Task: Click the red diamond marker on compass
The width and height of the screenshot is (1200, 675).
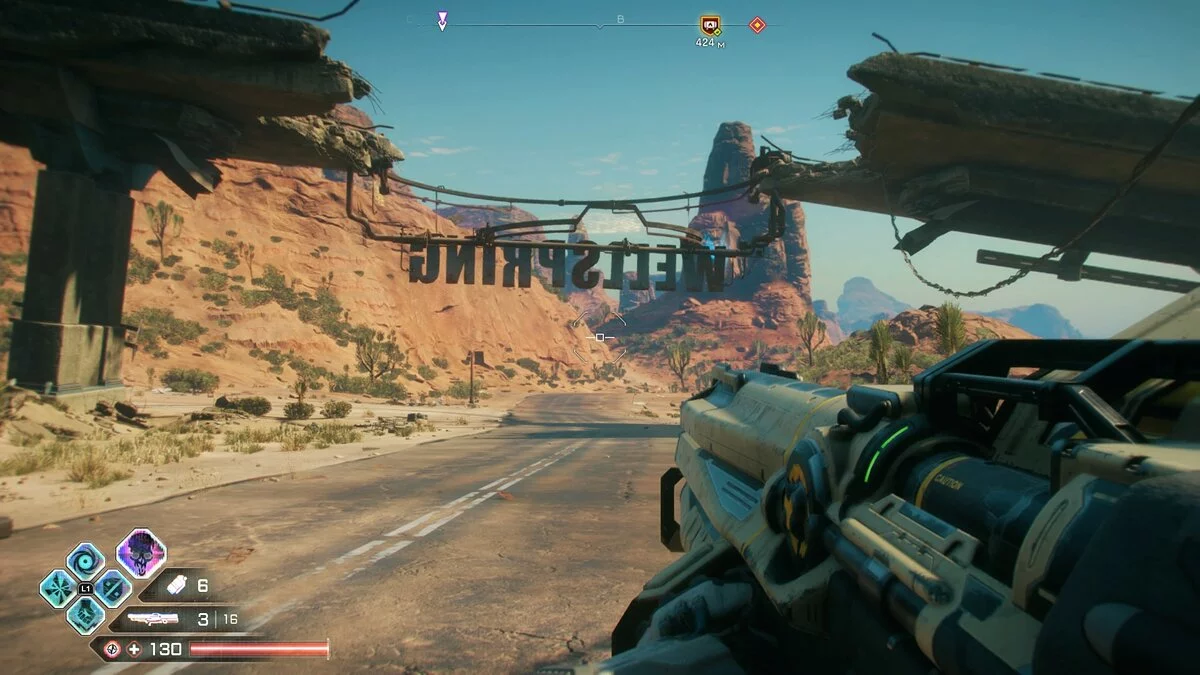Action: [757, 25]
